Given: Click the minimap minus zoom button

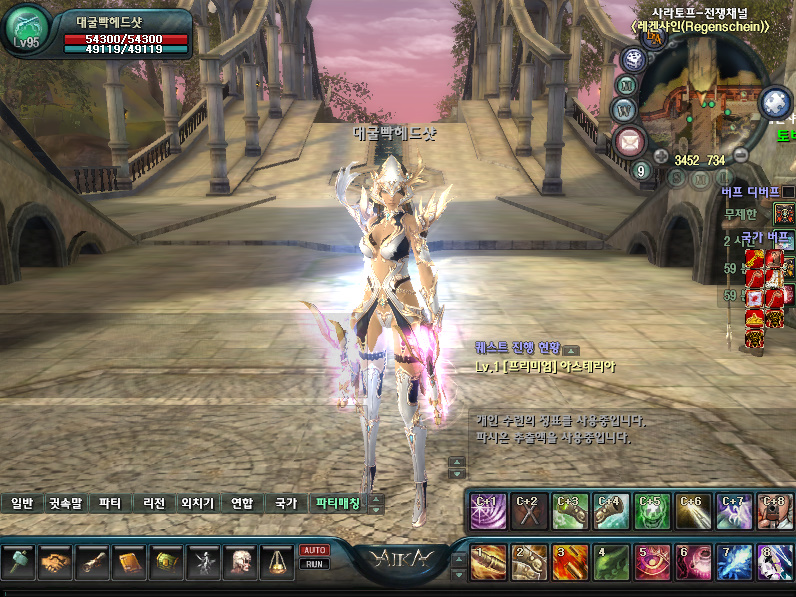Looking at the screenshot, I should tap(741, 155).
